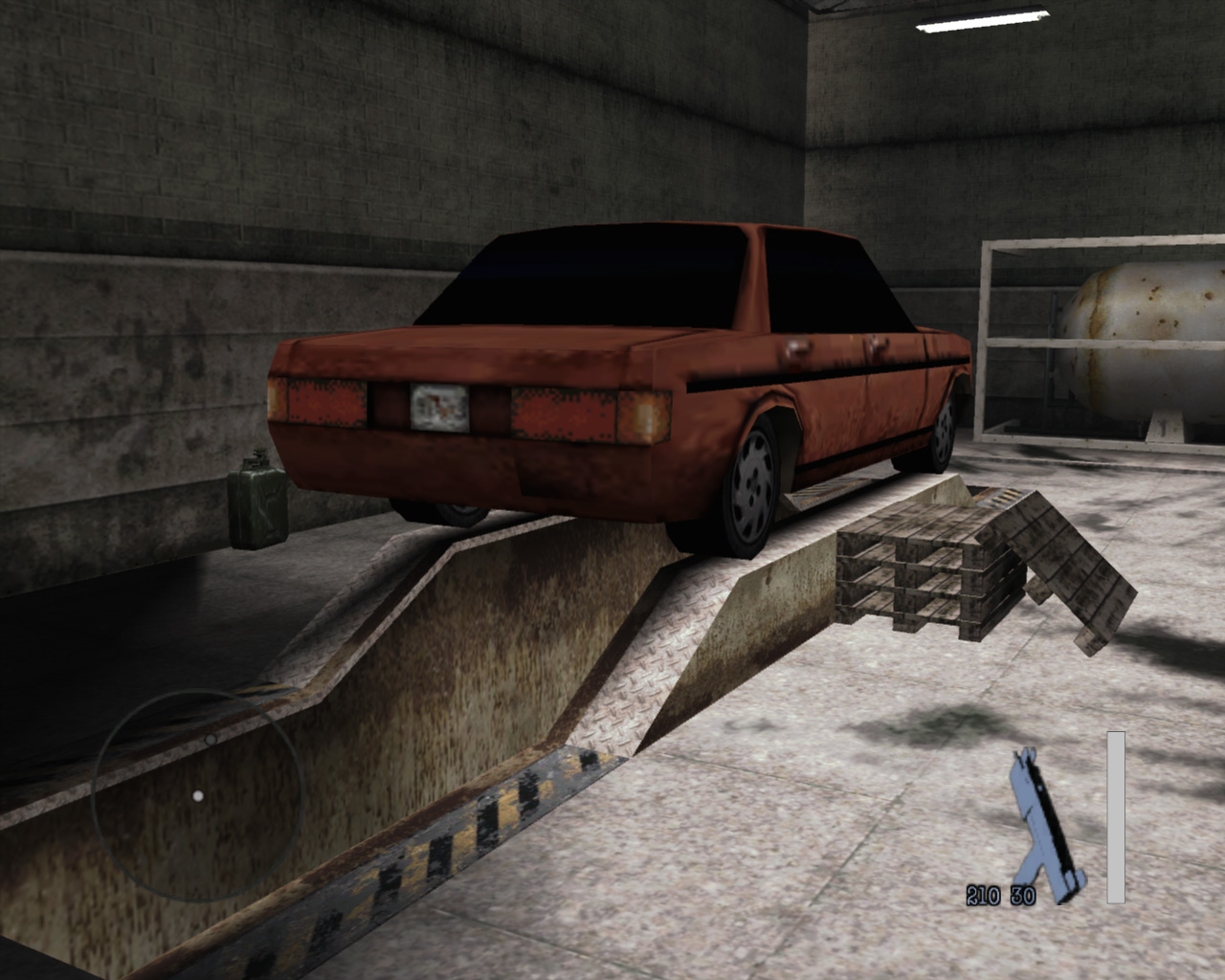Click the circular radar display
The width and height of the screenshot is (1225, 980).
tap(198, 795)
